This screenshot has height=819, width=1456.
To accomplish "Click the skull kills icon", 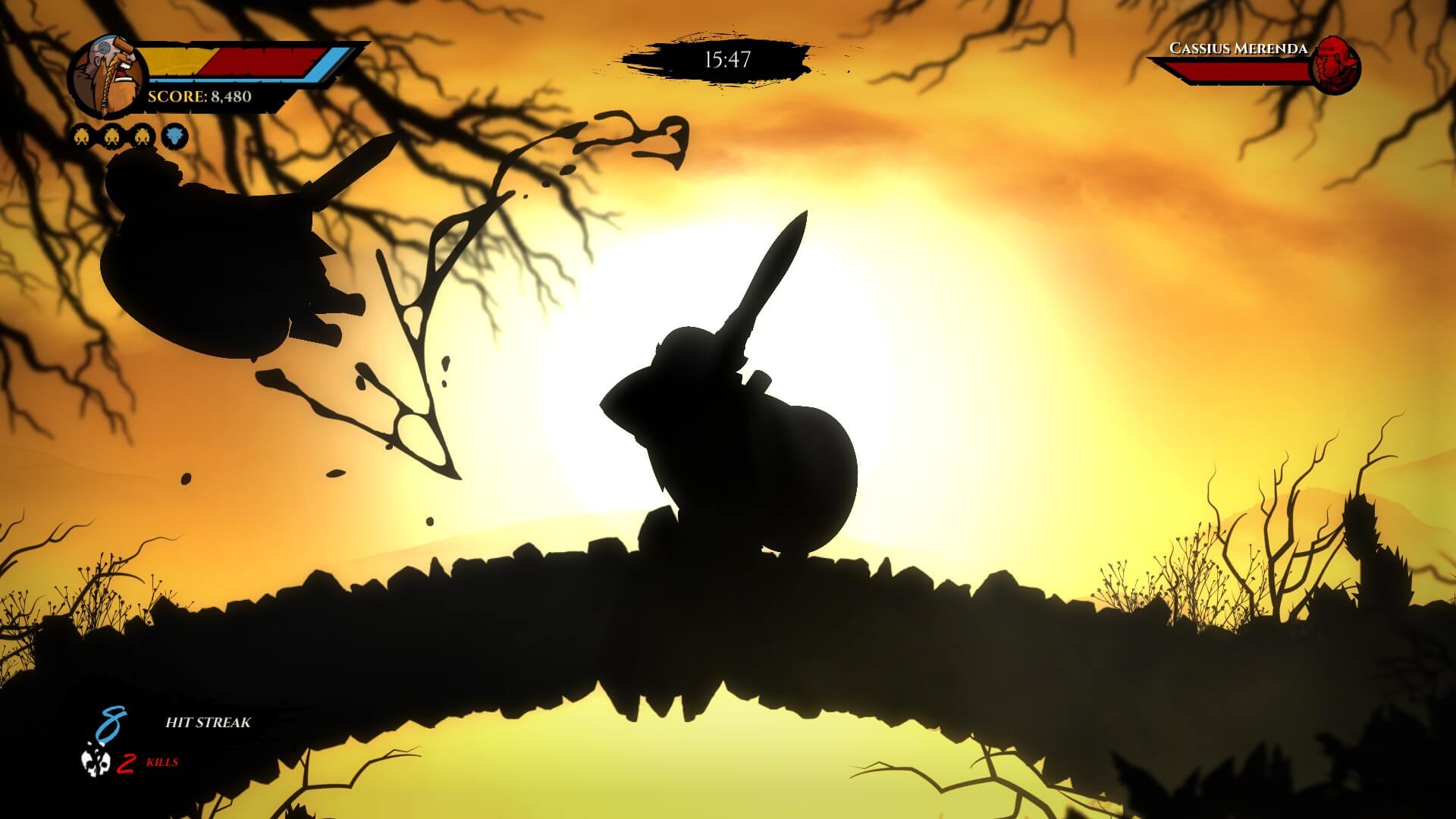I will 96,763.
